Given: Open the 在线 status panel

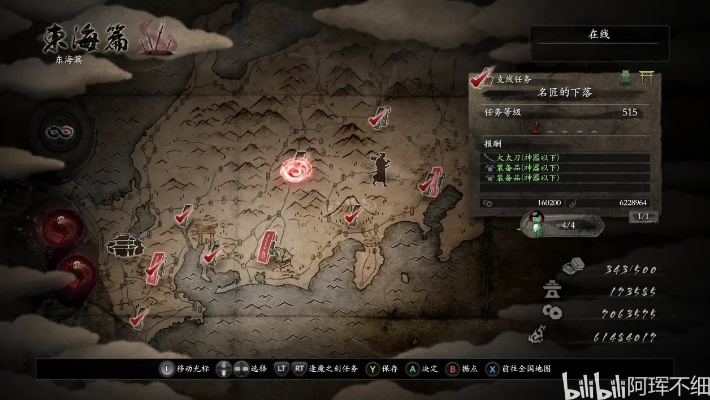Looking at the screenshot, I should [x=598, y=35].
